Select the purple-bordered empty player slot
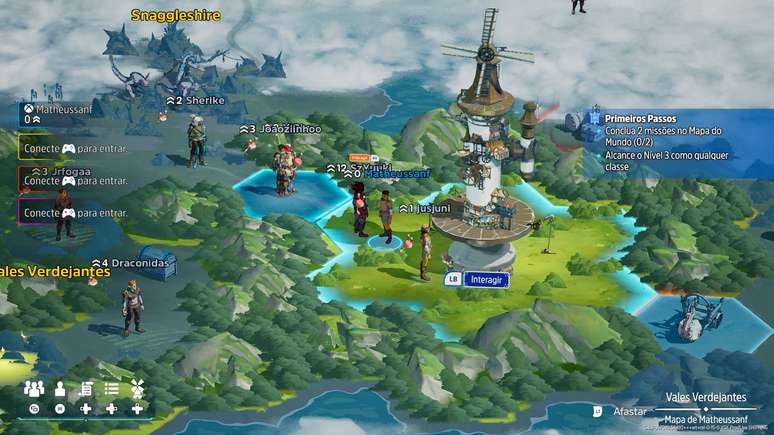 point(73,212)
